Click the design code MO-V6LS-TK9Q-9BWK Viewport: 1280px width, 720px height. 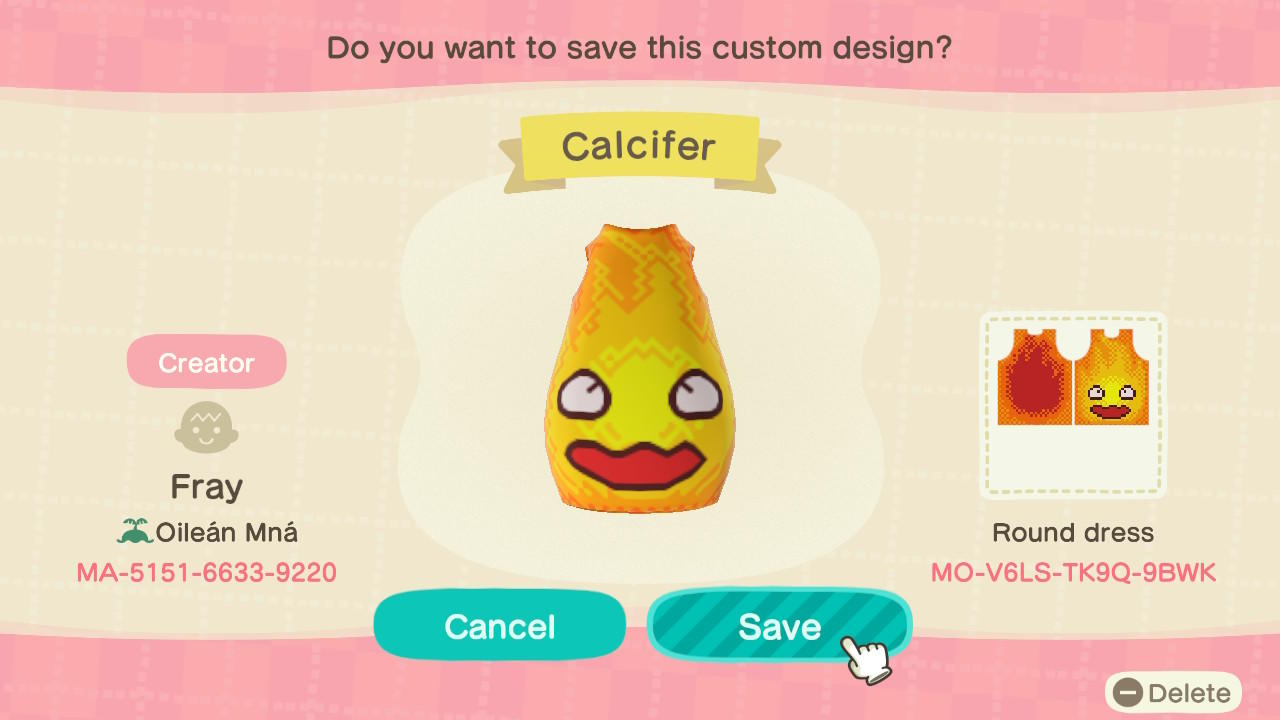pyautogui.click(x=1073, y=573)
